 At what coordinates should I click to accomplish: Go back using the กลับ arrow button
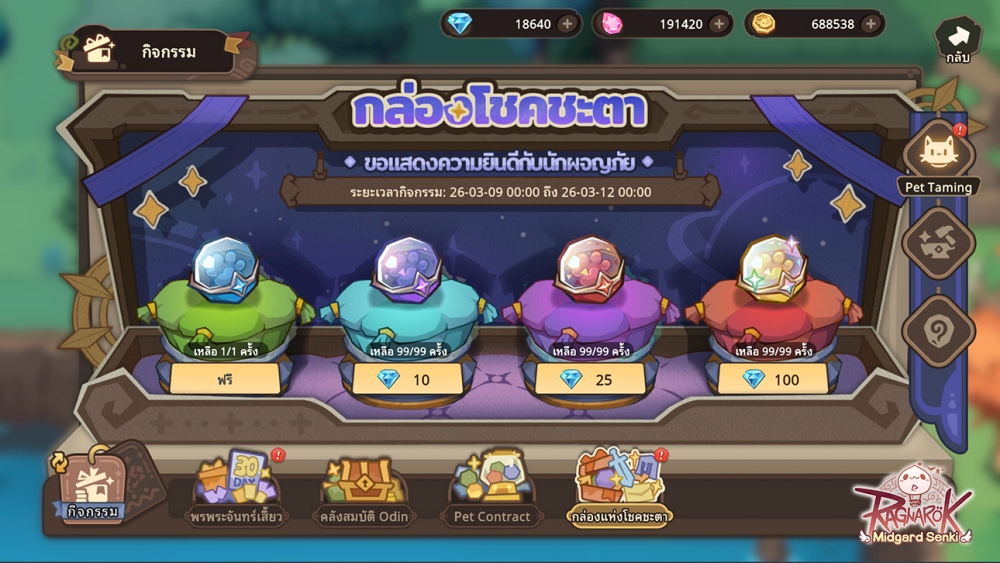[x=957, y=40]
